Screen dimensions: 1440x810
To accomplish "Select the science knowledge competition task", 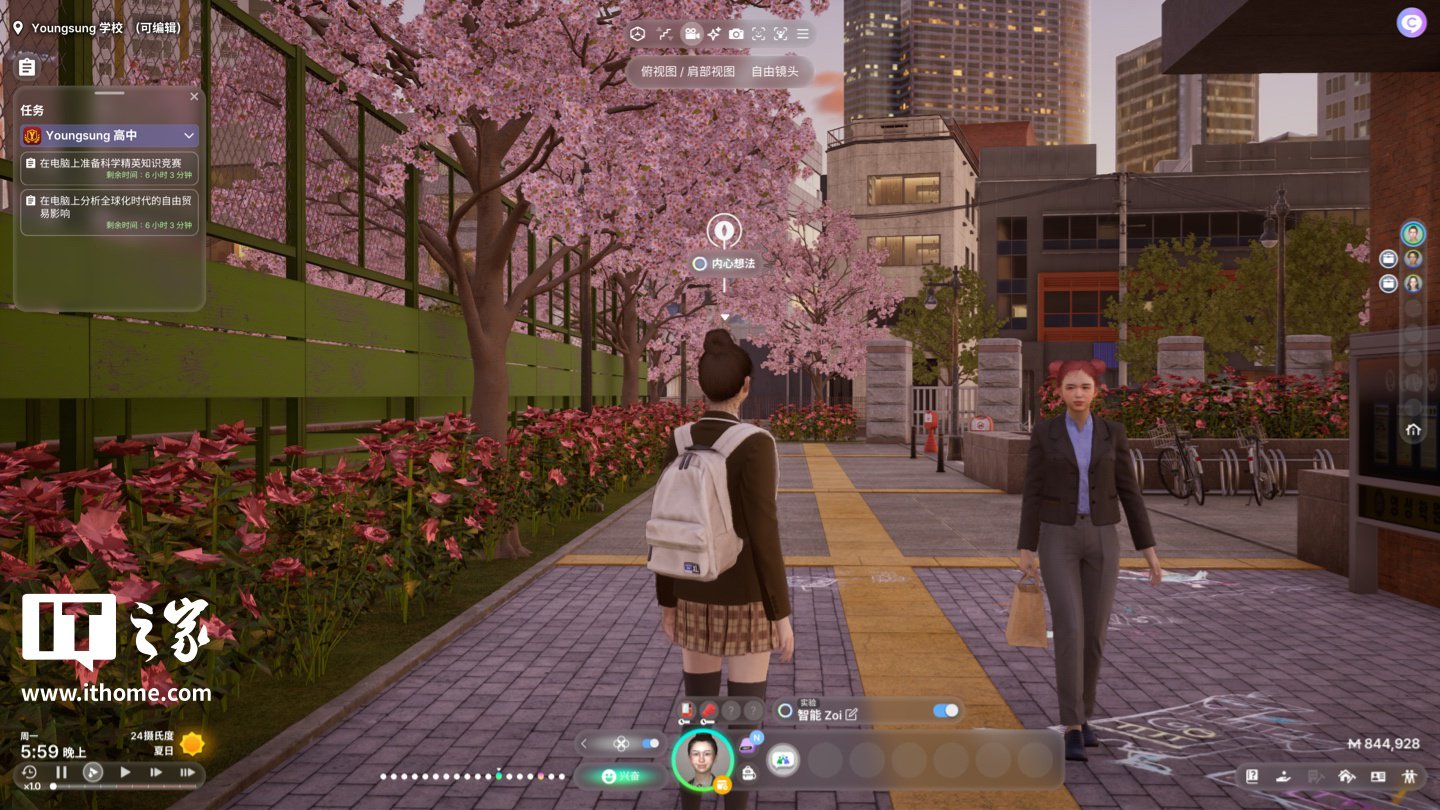I will point(110,168).
